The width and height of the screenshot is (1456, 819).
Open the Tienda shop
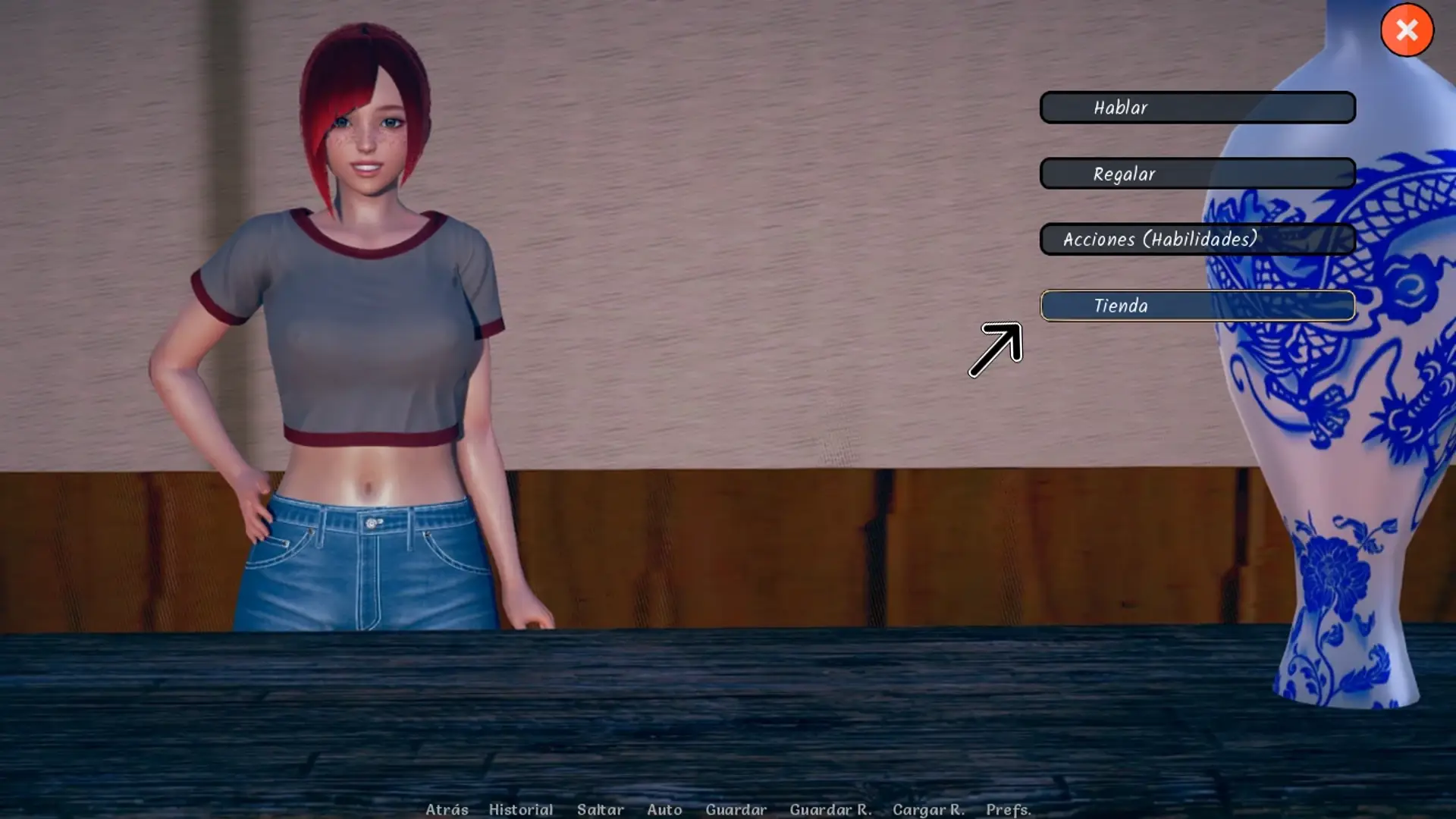tap(1197, 306)
